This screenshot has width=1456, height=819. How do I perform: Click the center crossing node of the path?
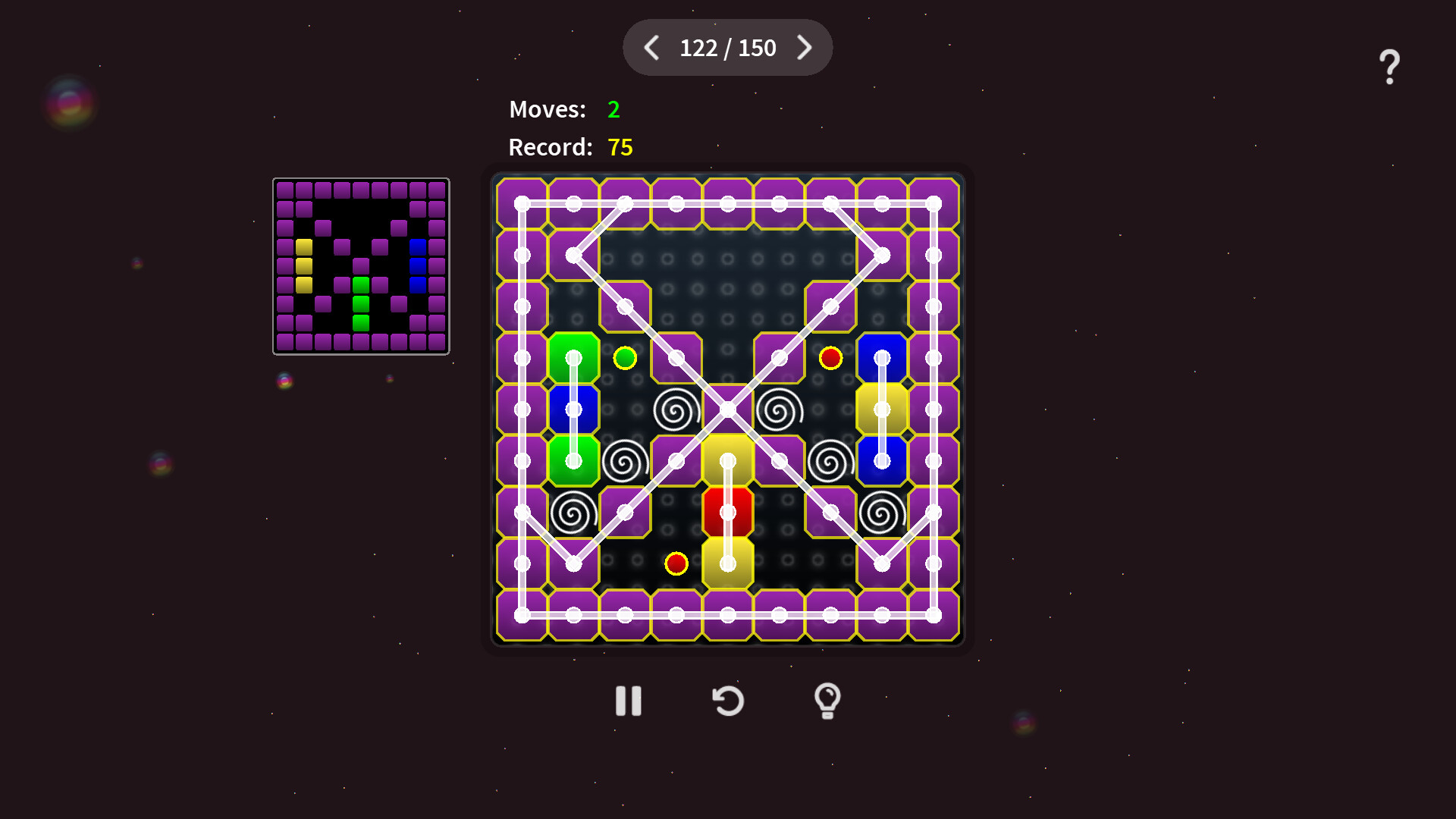coord(728,408)
